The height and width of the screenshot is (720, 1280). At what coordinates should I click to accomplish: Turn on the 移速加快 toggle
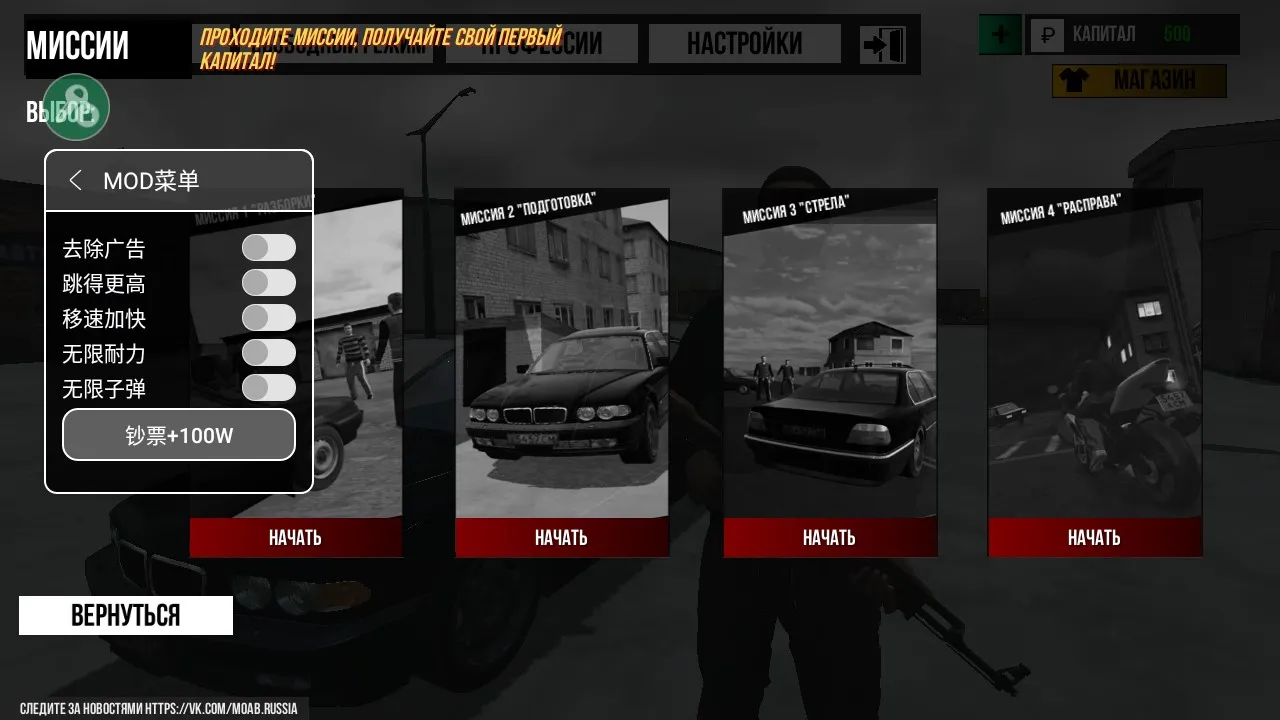pos(269,318)
